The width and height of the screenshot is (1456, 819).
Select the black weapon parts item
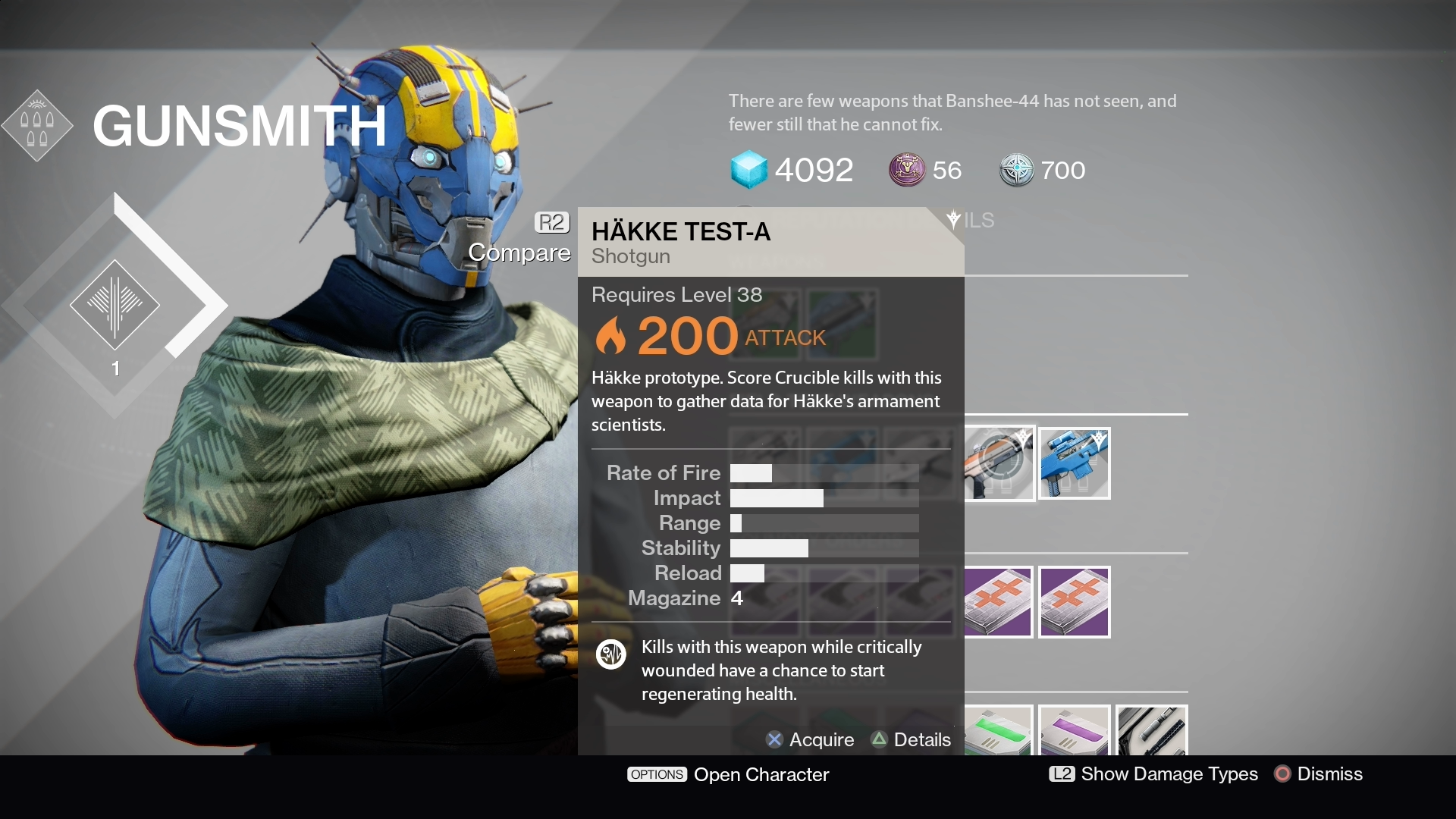(1151, 731)
